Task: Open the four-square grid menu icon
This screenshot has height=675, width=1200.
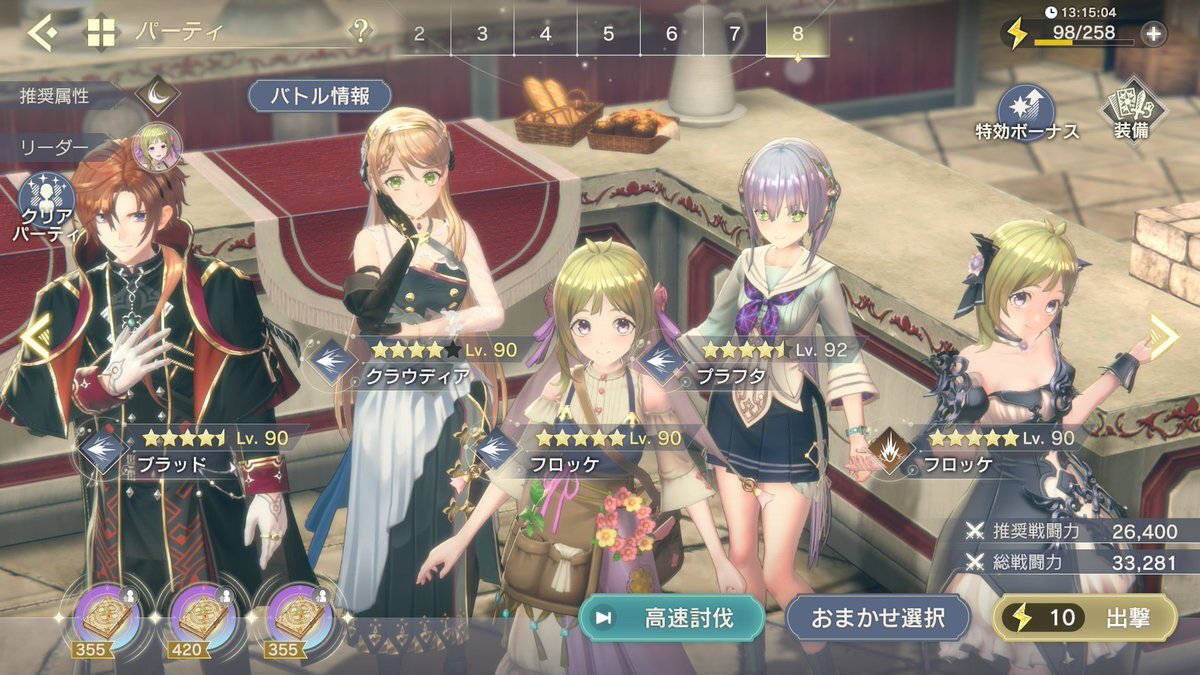Action: [x=101, y=33]
